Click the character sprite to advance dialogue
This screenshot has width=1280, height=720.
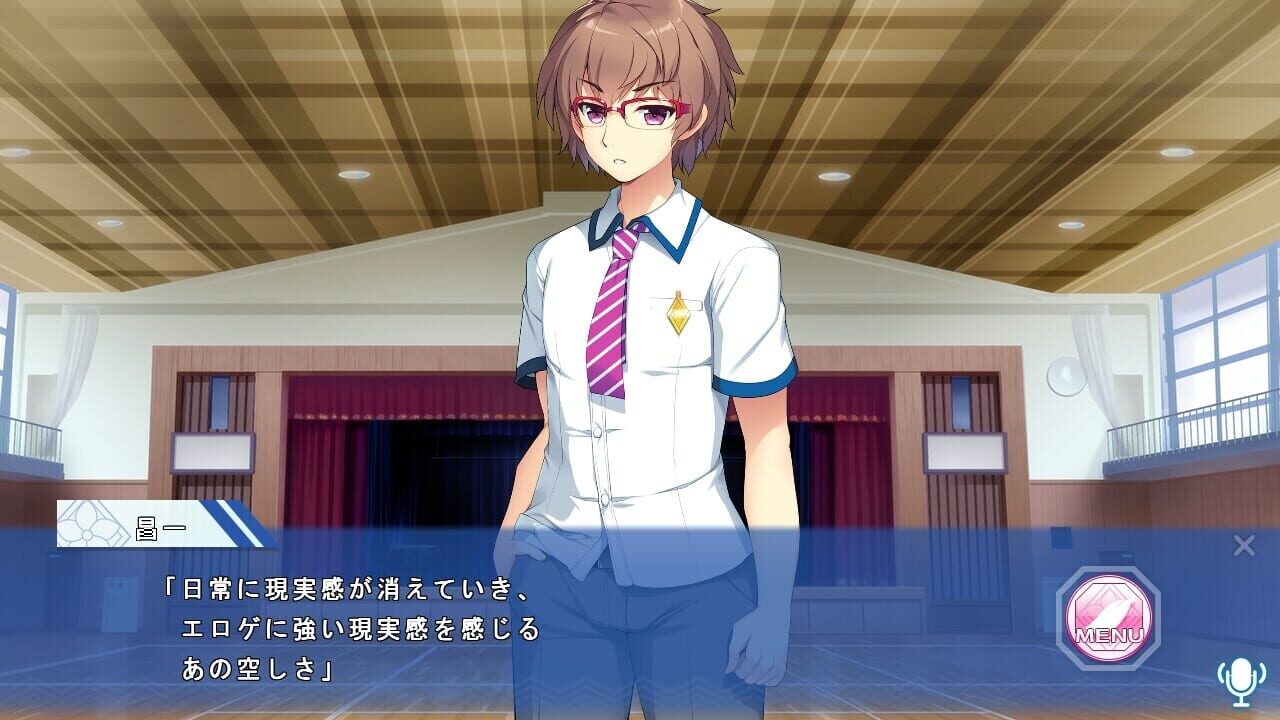(x=630, y=300)
